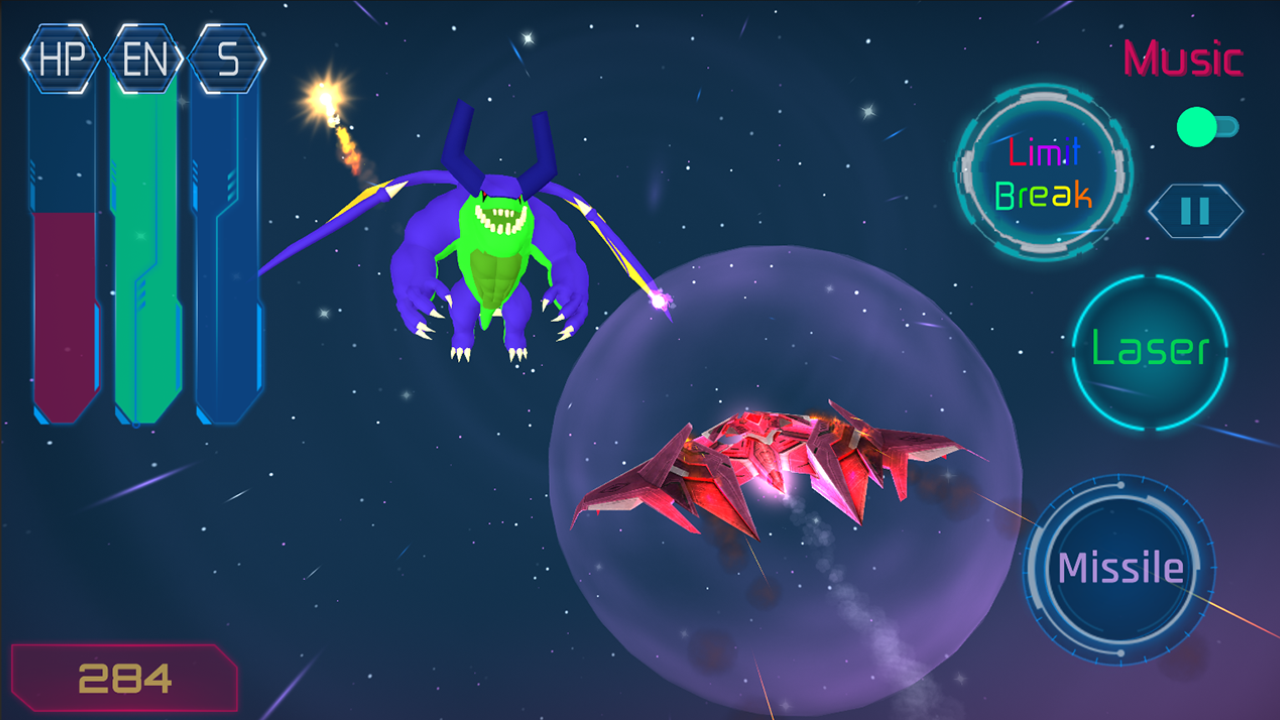Toggle the green music switch off
This screenshot has width=1280, height=720.
coord(1197,127)
